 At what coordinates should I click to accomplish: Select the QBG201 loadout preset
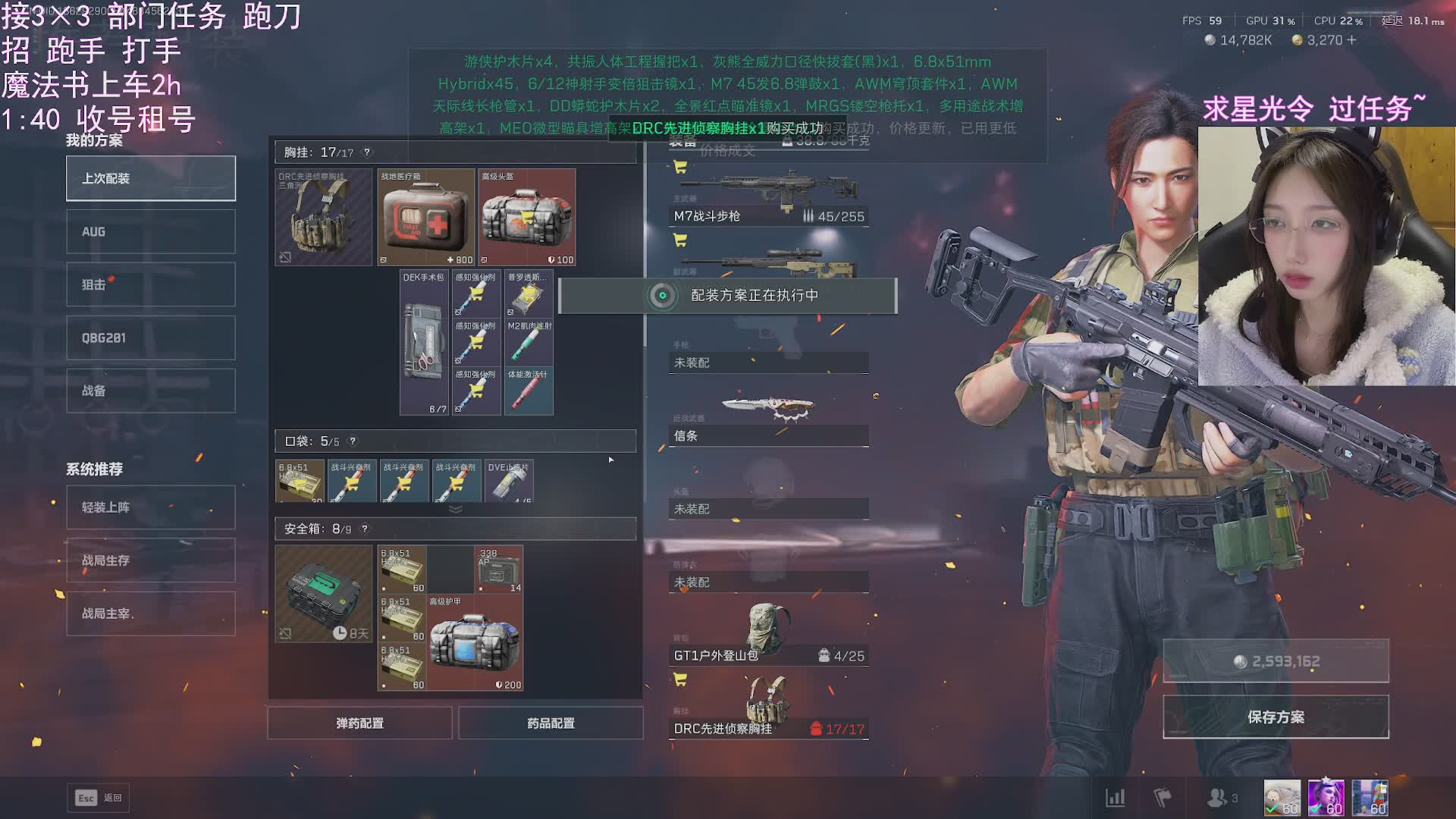pos(150,337)
